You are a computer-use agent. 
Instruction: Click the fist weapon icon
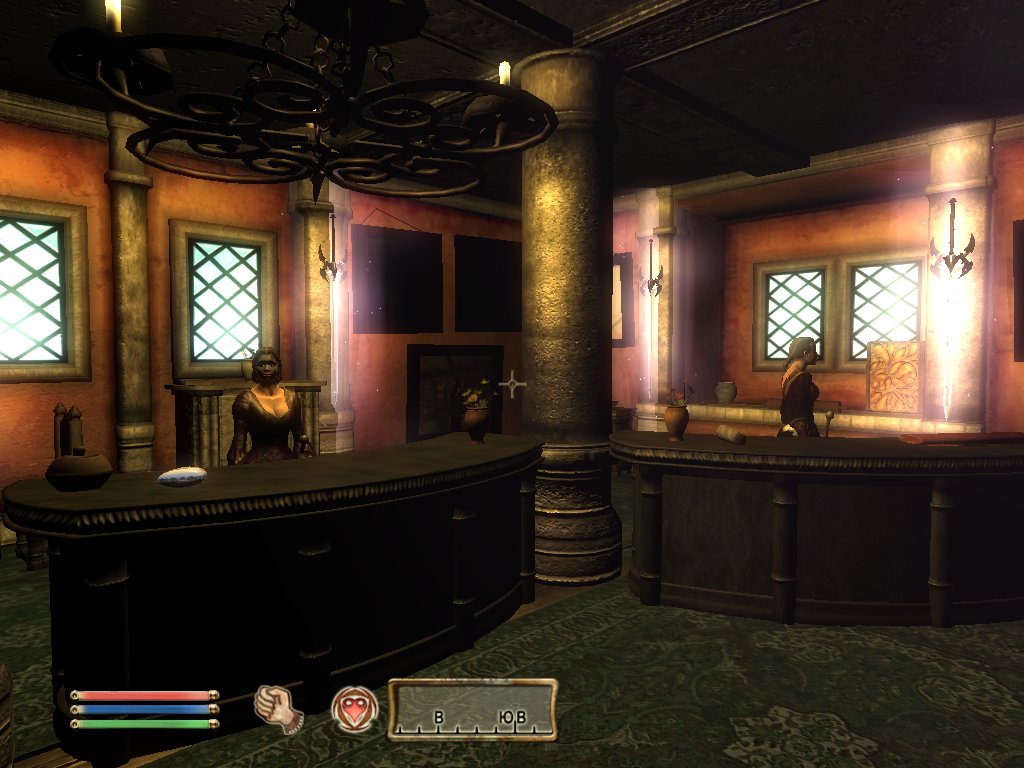point(278,709)
